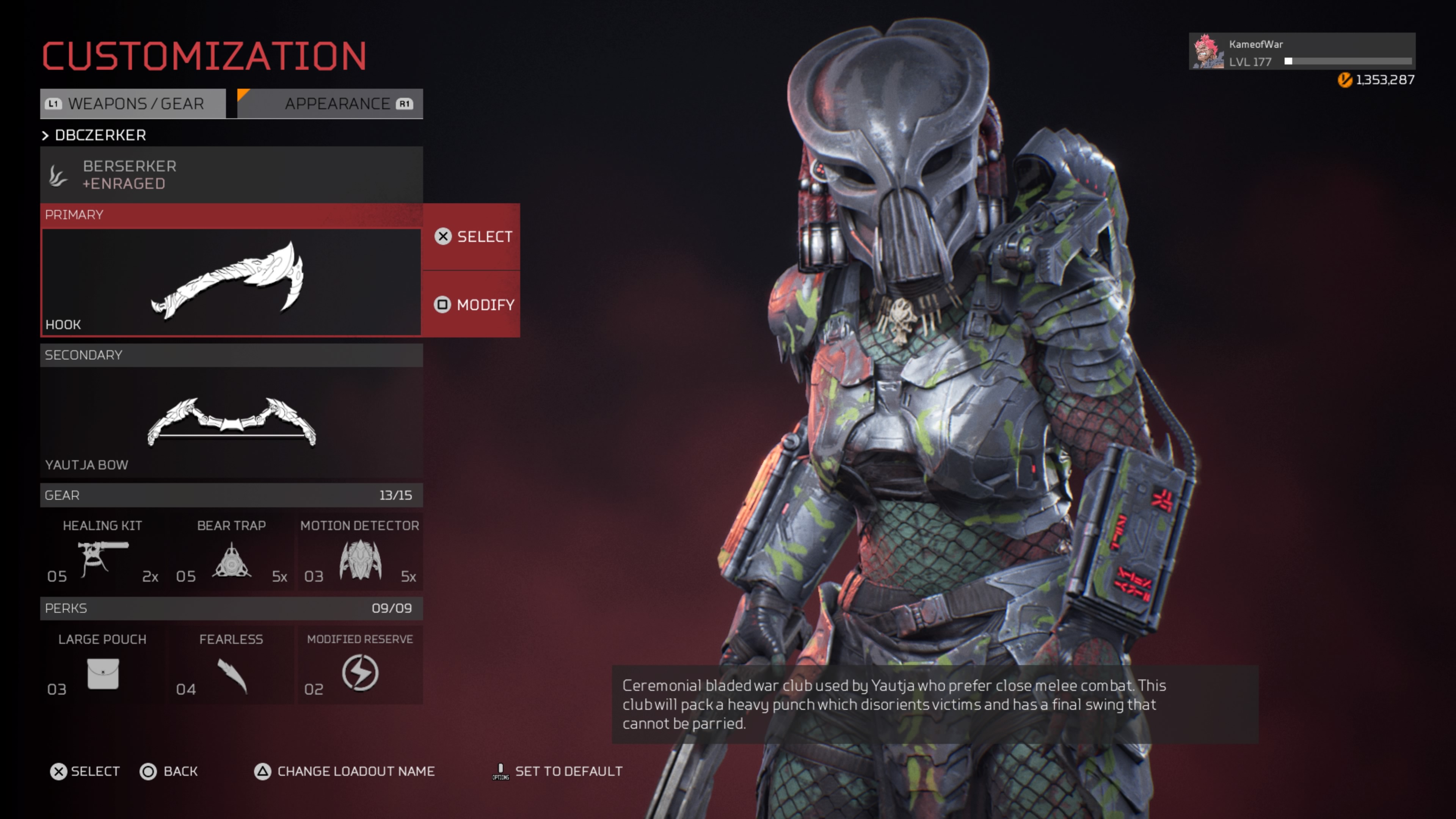
Task: Select the Yautja Bow secondary slot
Action: tap(231, 421)
